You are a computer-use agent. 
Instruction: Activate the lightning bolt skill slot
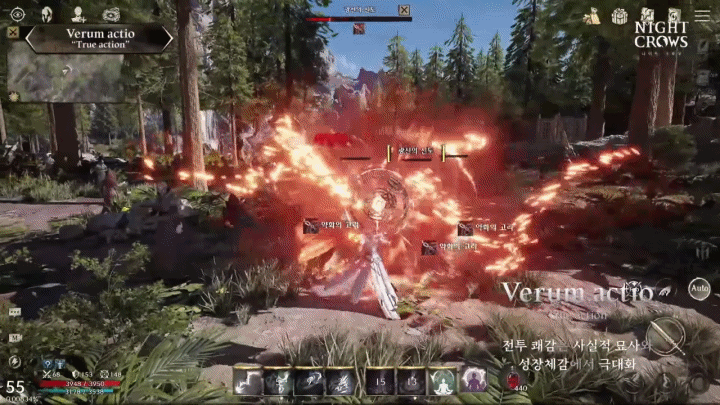click(247, 380)
